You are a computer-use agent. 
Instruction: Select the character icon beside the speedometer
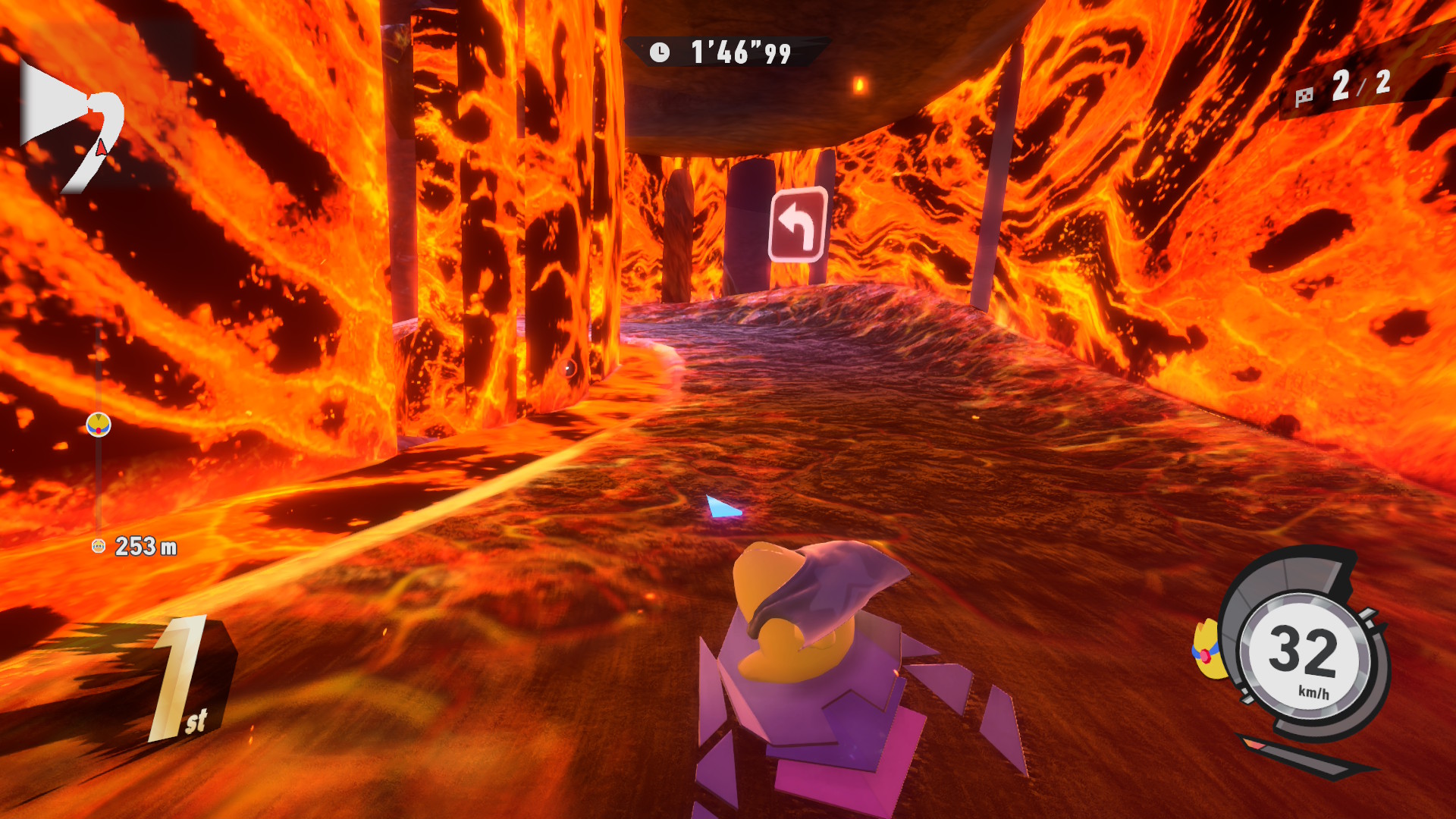pos(1207,651)
